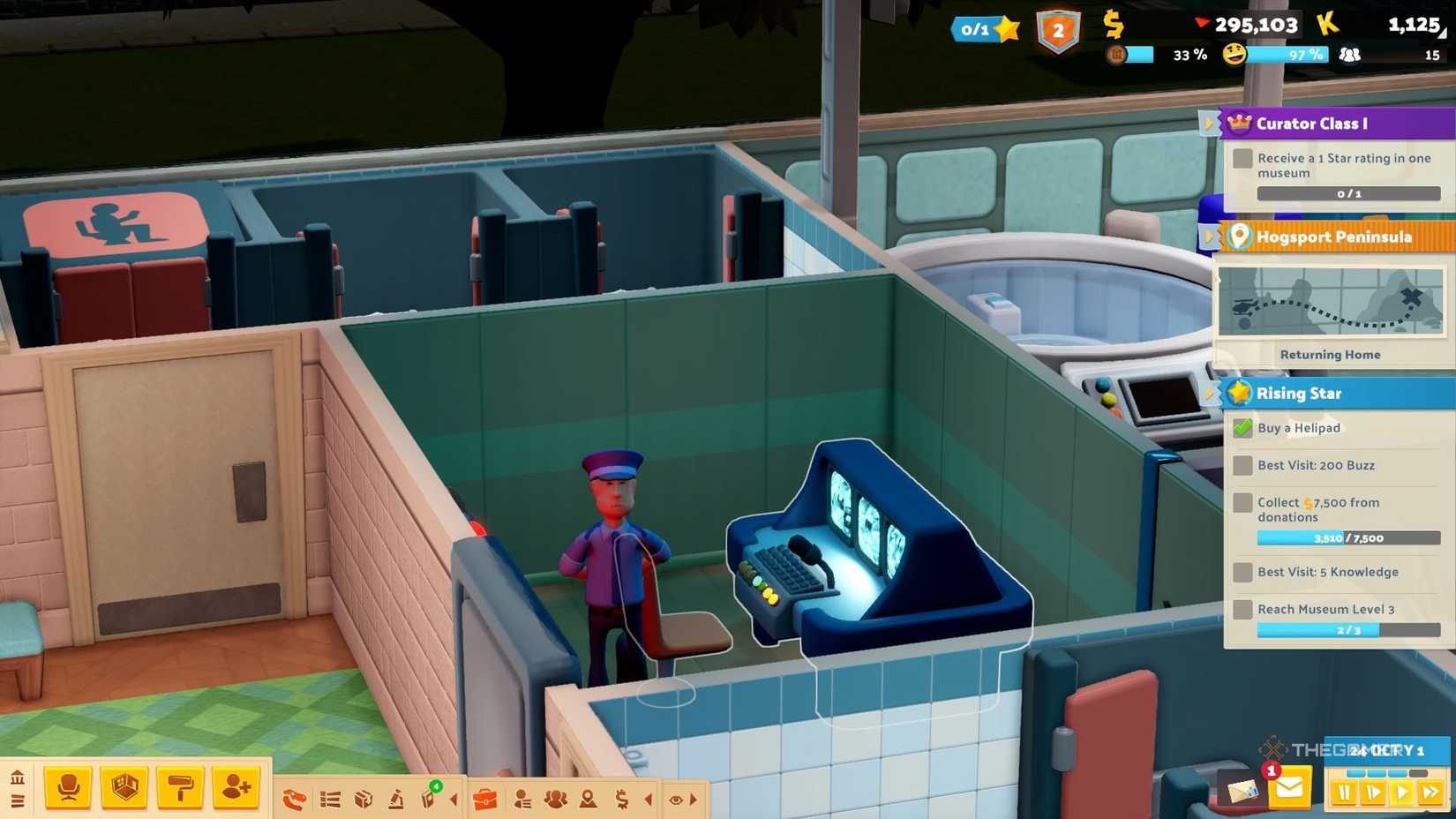Click the Reach Museum Level 3 progress bar
The height and width of the screenshot is (819, 1456).
click(1349, 630)
